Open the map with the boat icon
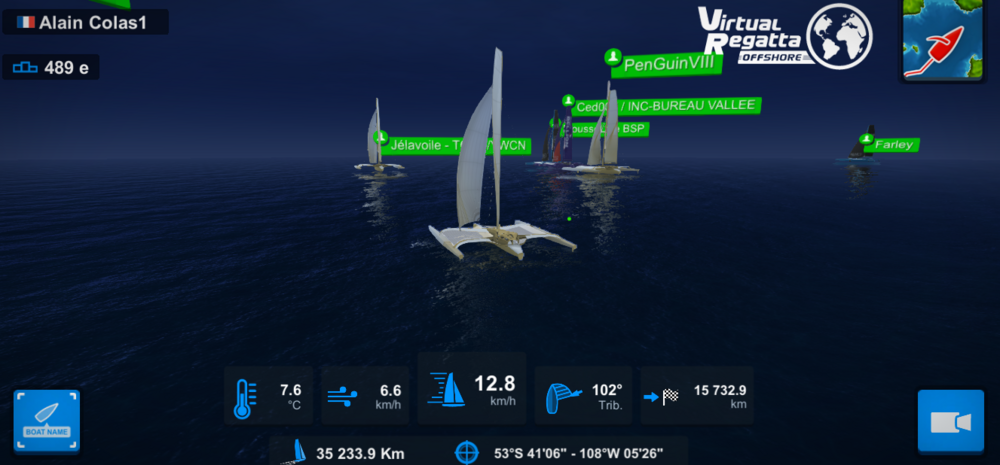Viewport: 1000px width, 465px height. click(x=941, y=40)
